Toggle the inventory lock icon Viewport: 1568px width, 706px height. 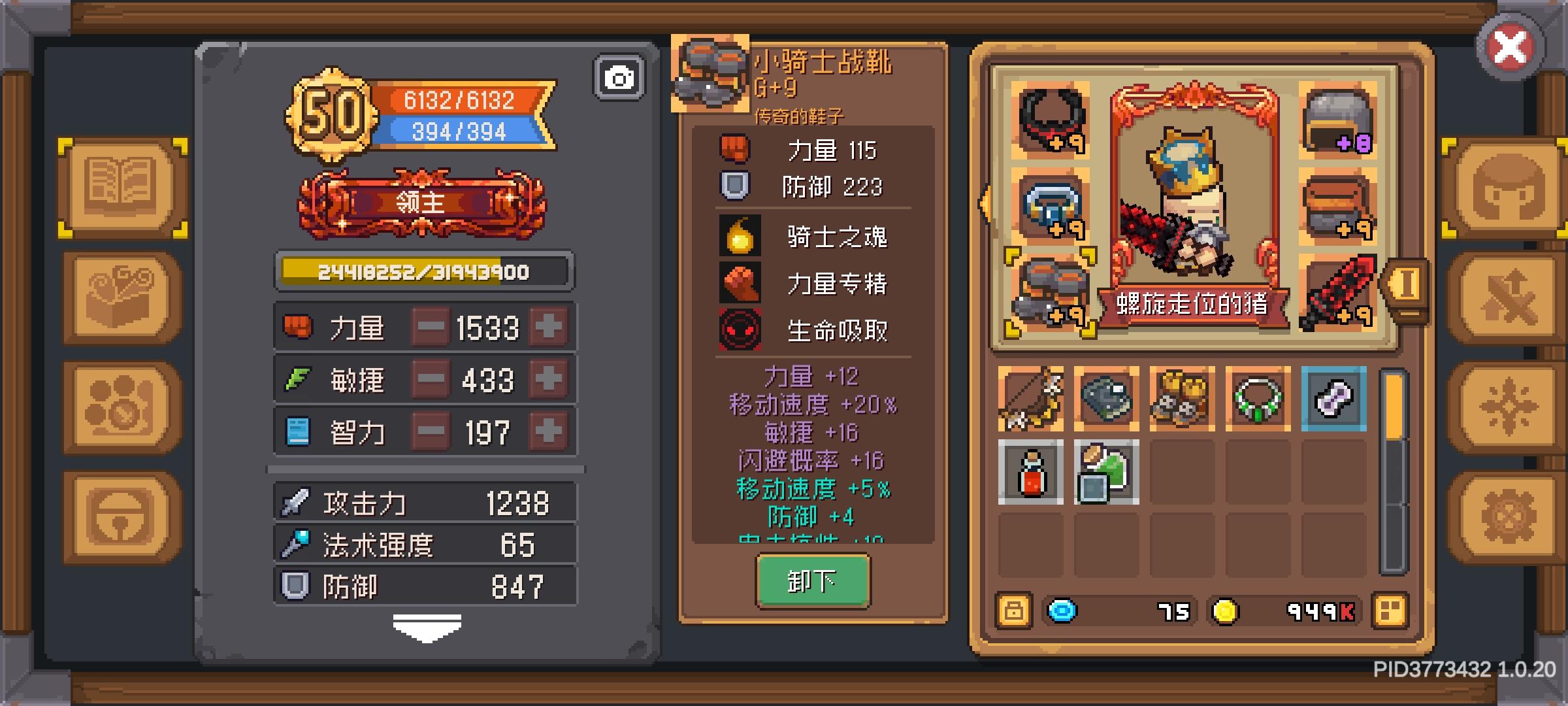click(1015, 609)
